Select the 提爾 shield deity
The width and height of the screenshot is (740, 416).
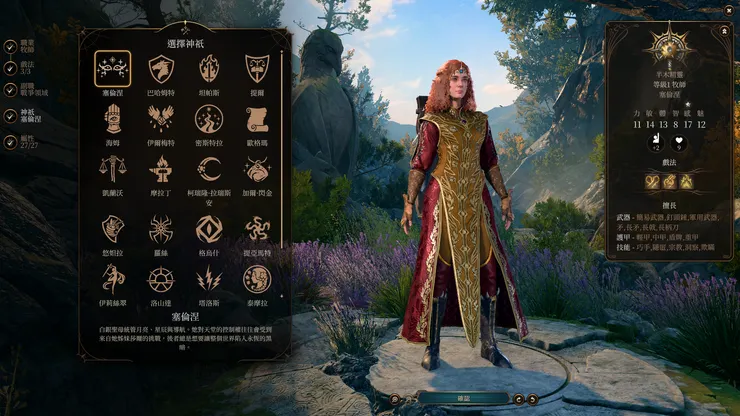257,69
